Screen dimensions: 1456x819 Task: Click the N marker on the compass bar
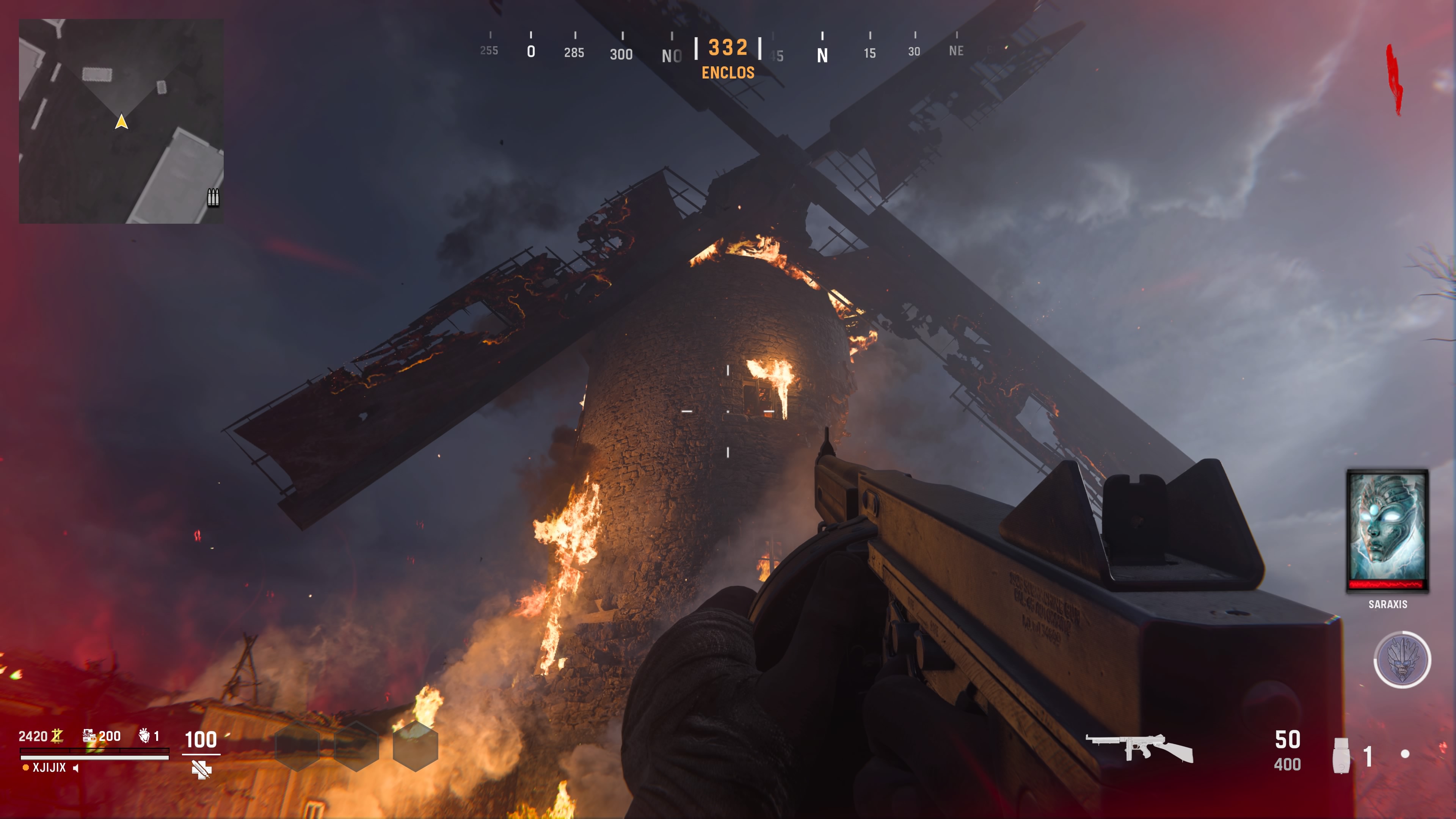pos(823,54)
